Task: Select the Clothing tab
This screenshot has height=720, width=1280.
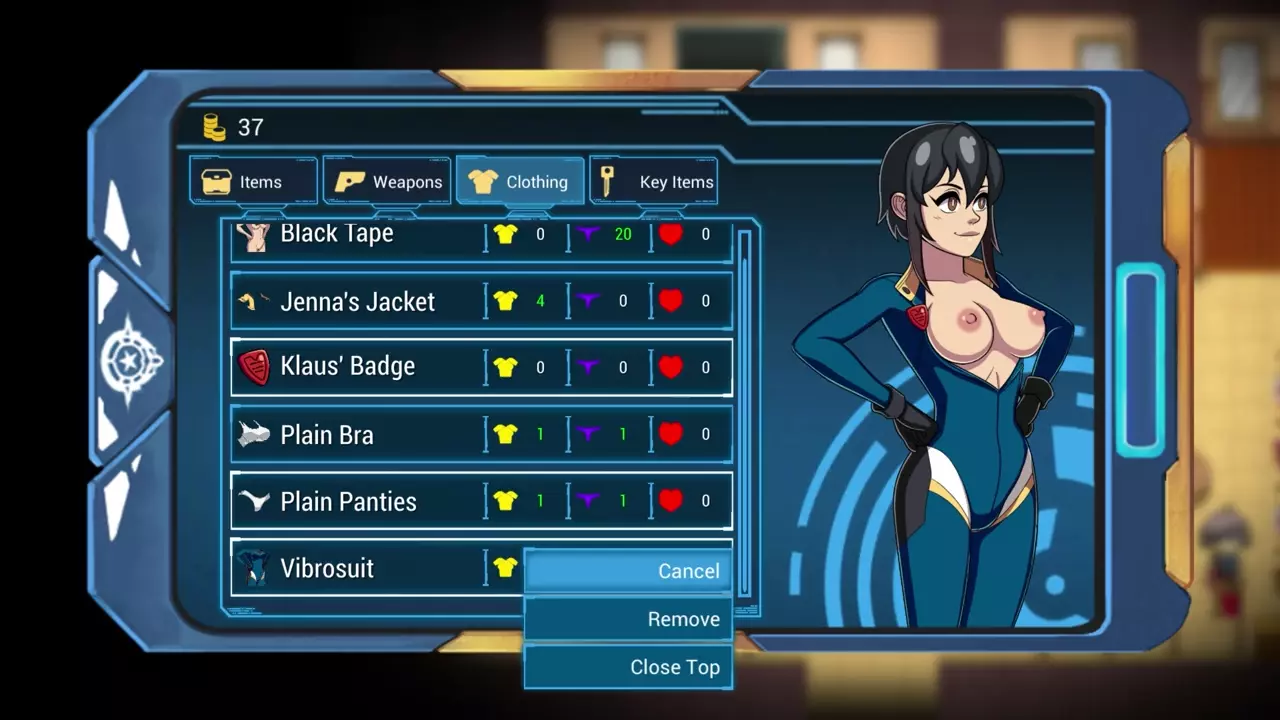Action: [520, 182]
